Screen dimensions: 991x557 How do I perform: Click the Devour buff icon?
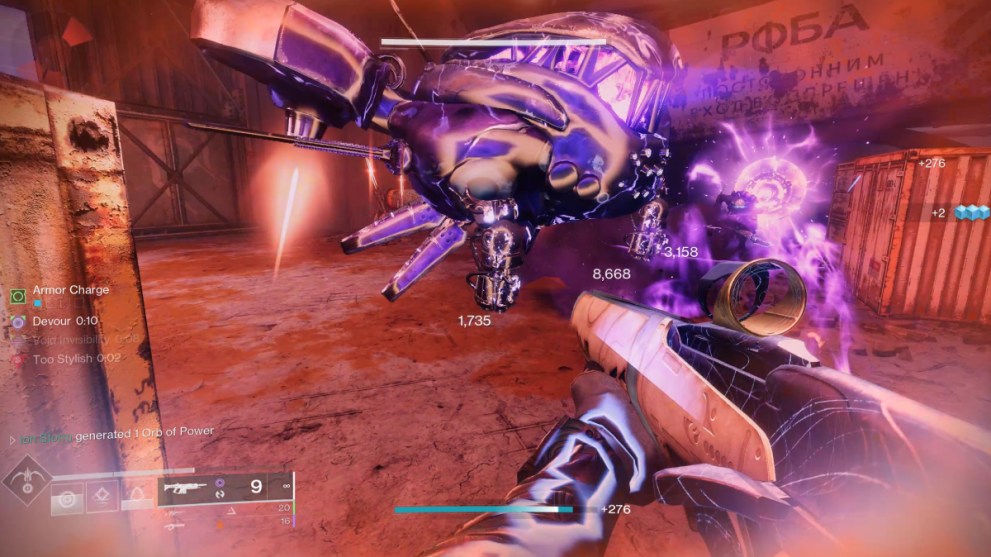point(18,322)
